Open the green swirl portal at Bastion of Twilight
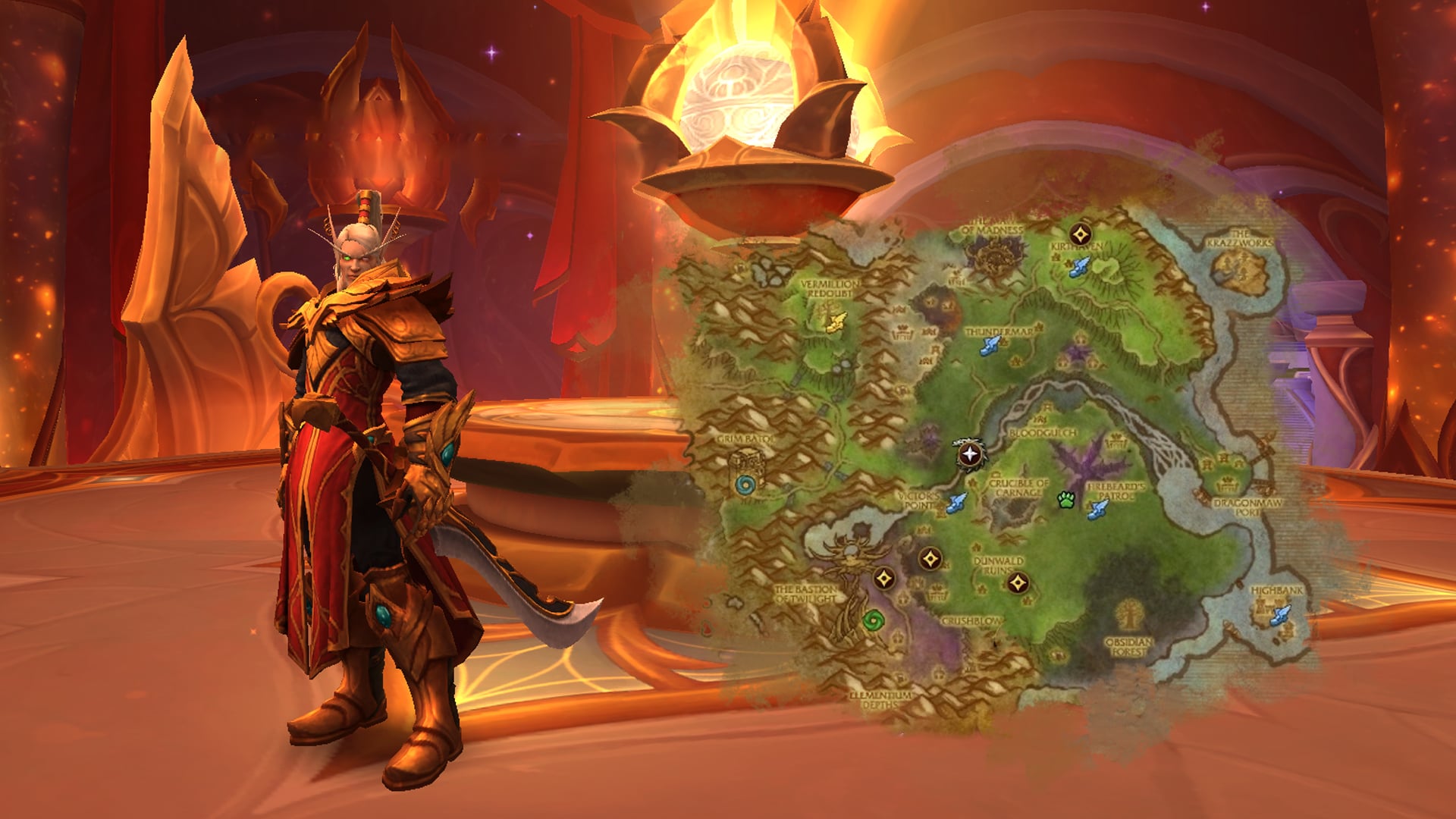1456x819 pixels. [874, 620]
